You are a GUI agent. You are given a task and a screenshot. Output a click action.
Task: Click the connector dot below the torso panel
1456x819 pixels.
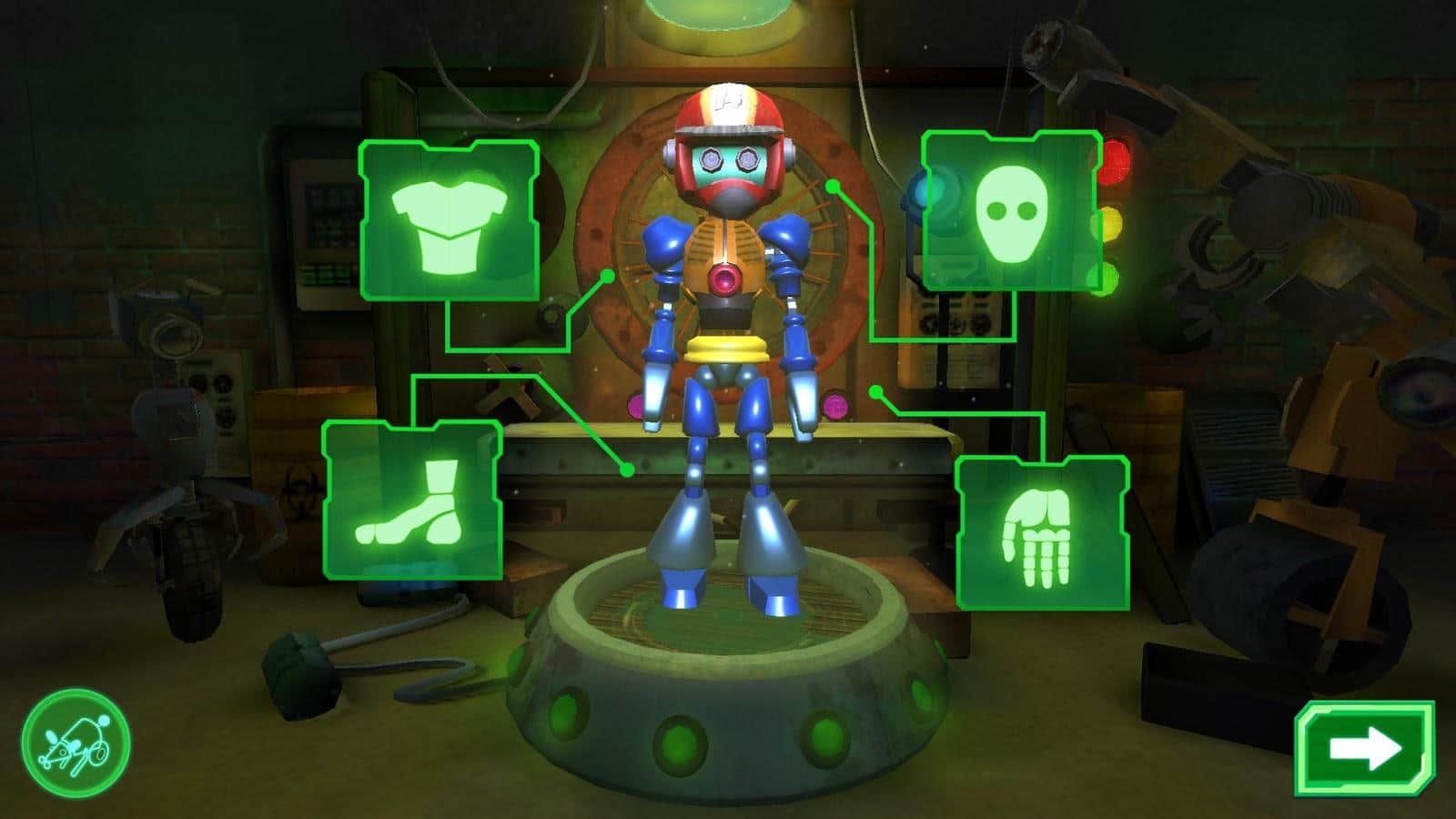pyautogui.click(x=627, y=472)
